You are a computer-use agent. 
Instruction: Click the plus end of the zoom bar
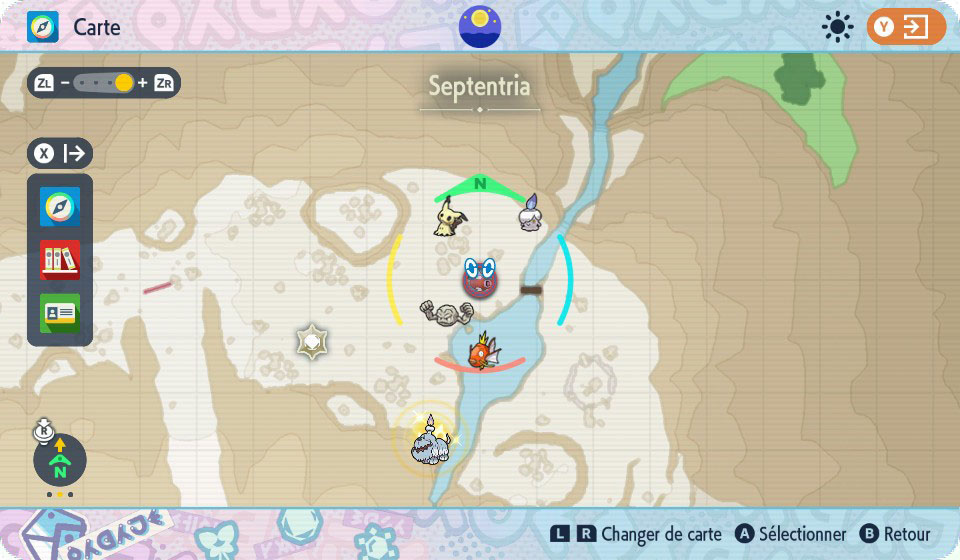[x=143, y=83]
